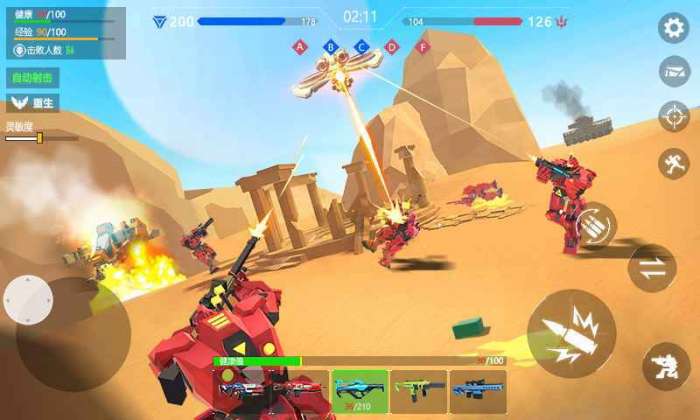The width and height of the screenshot is (700, 420).
Task: Tap the envelope mail icon
Action: click(673, 72)
